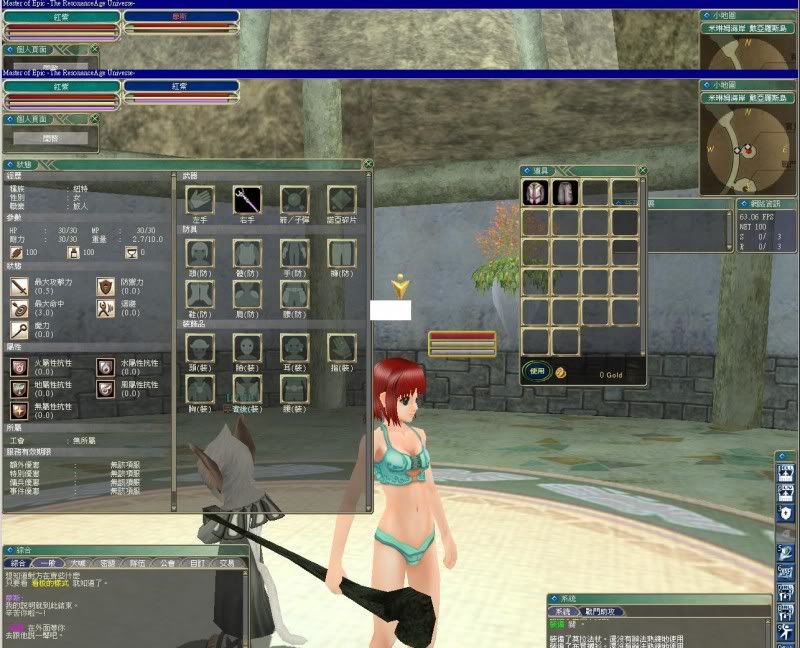800x648 pixels.
Task: Click the max attack power sword icon
Action: (19, 286)
